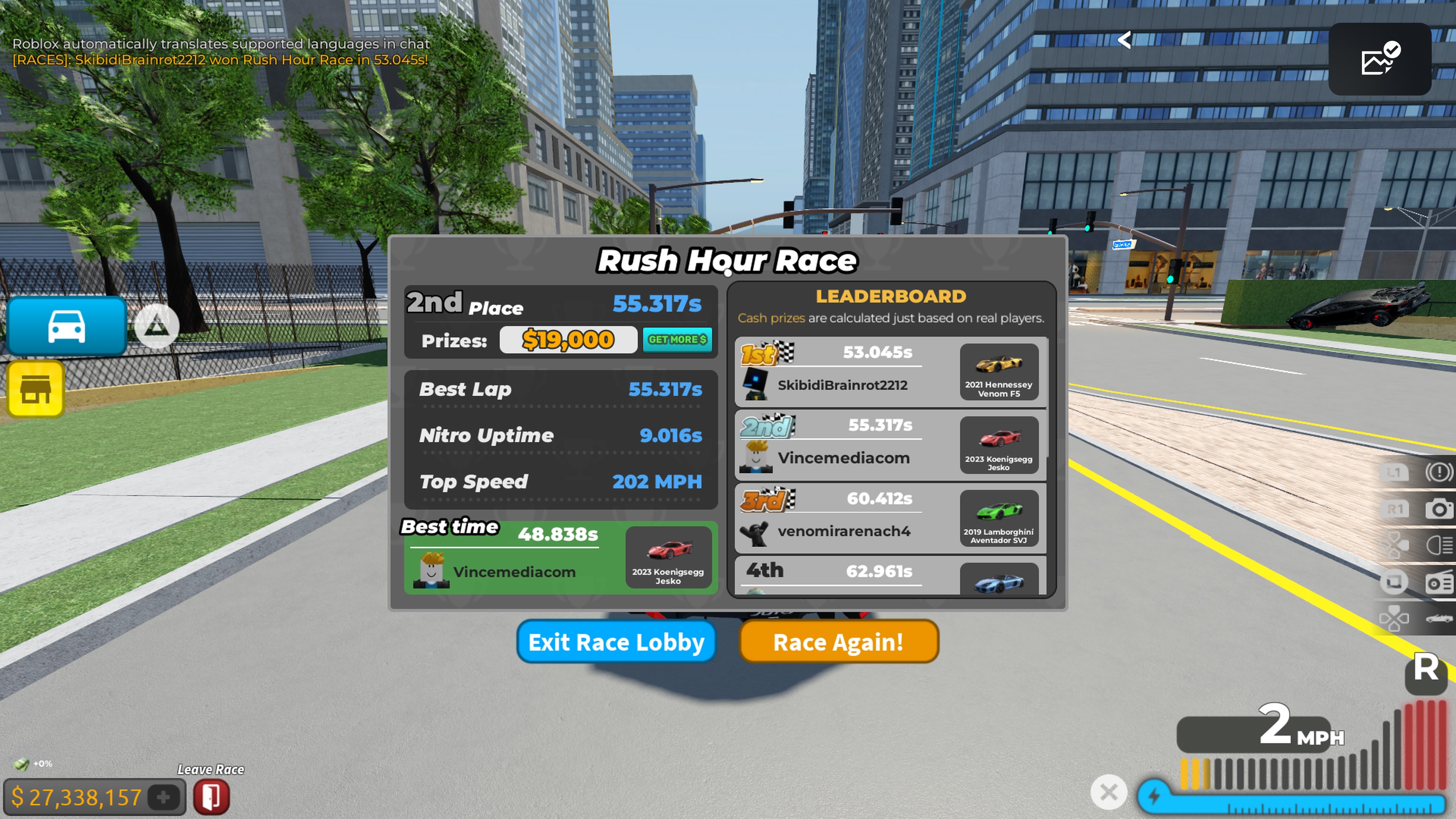View the 2019 Lamborghini Aventador SVJ thumbnail
Image resolution: width=1456 pixels, height=819 pixels.
pyautogui.click(x=999, y=518)
